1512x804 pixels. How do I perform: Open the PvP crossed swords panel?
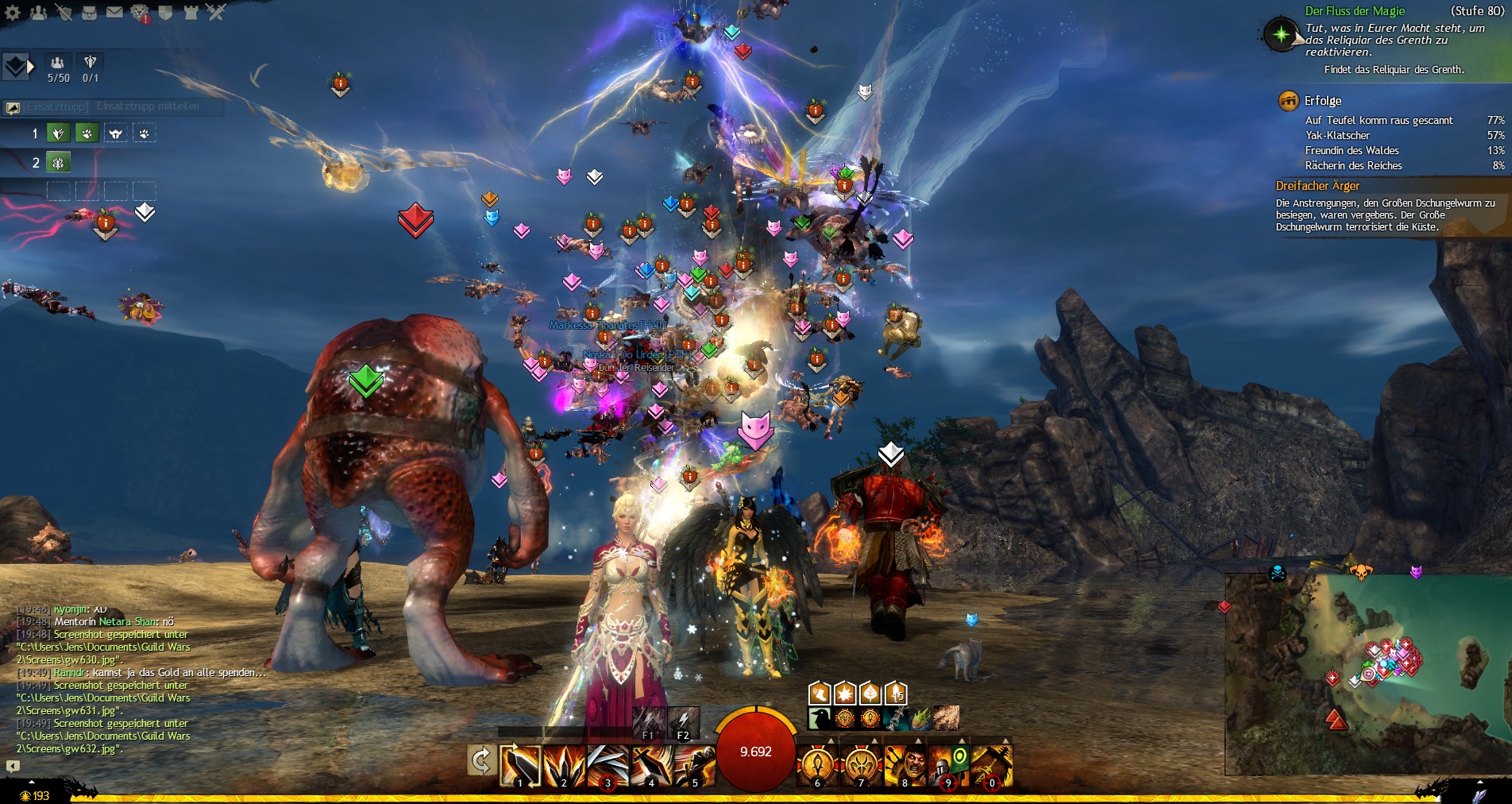pyautogui.click(x=216, y=12)
